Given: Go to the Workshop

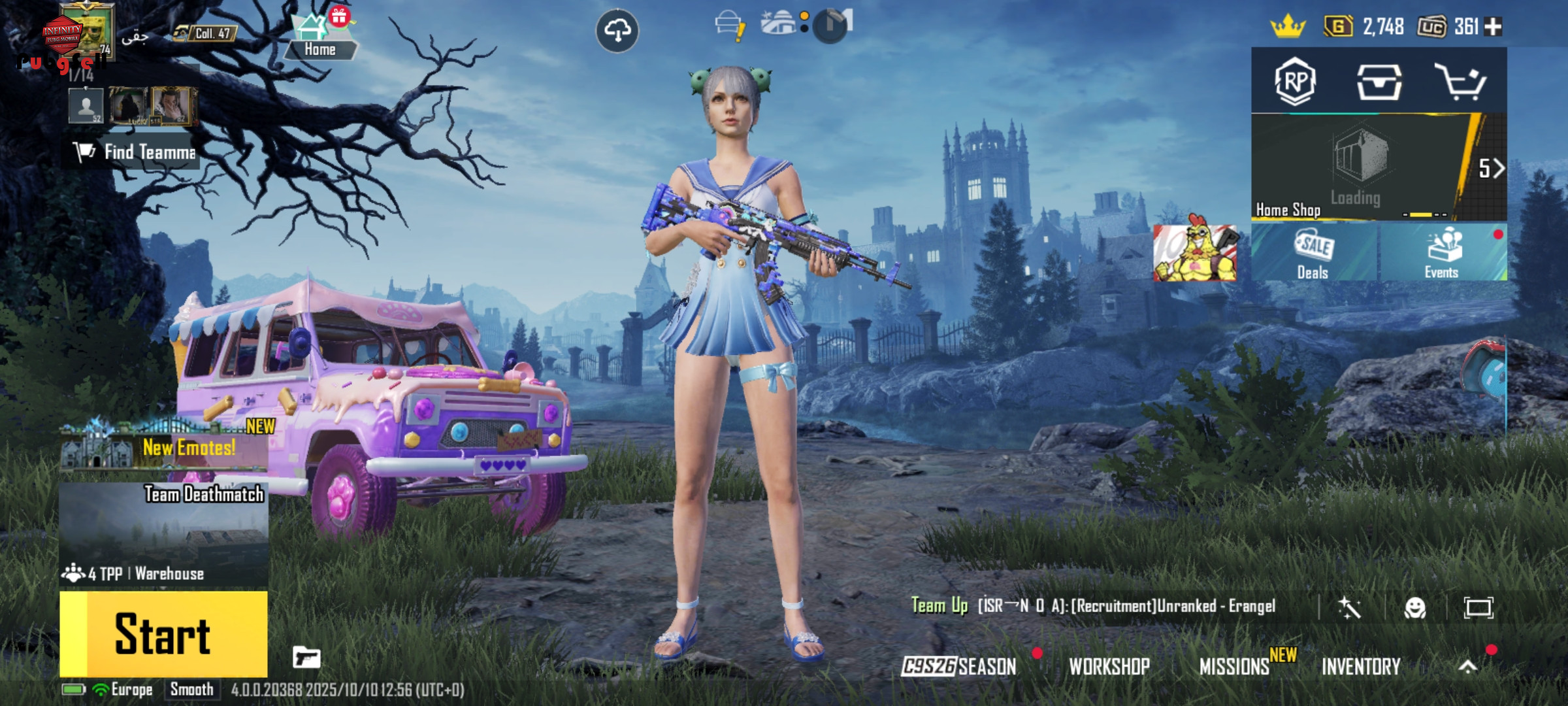Looking at the screenshot, I should [x=1109, y=666].
